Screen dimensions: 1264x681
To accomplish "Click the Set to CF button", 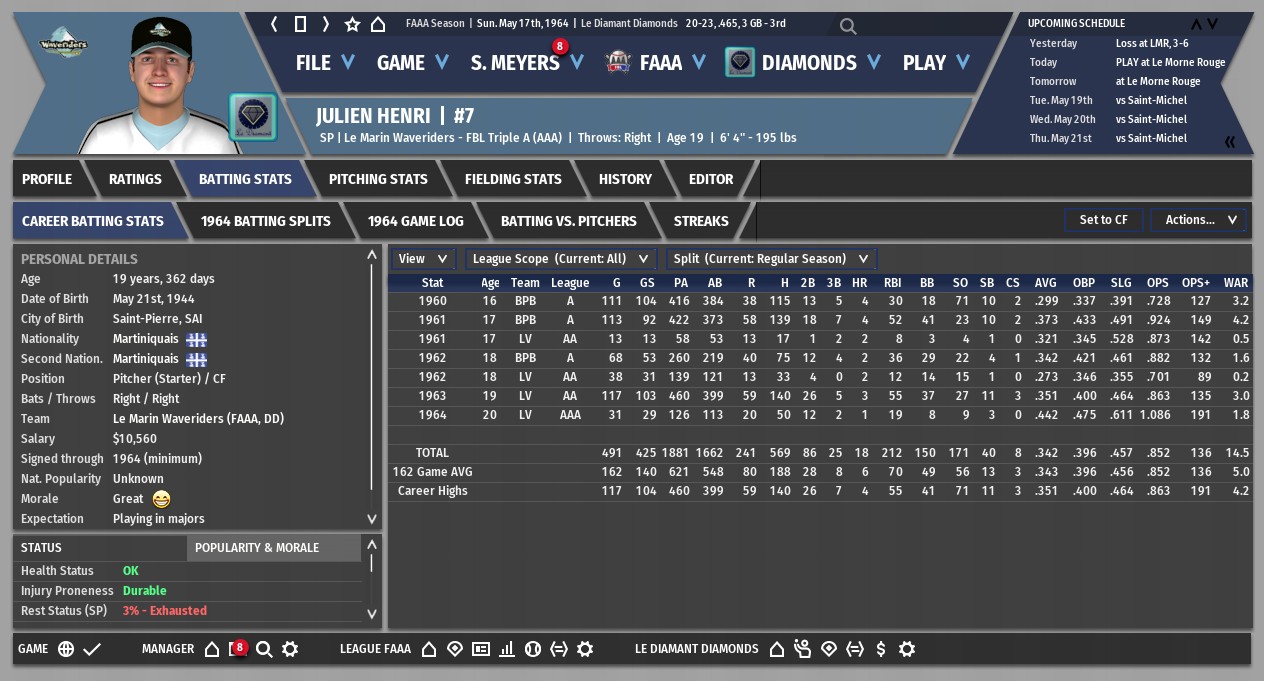I will pyautogui.click(x=1103, y=220).
